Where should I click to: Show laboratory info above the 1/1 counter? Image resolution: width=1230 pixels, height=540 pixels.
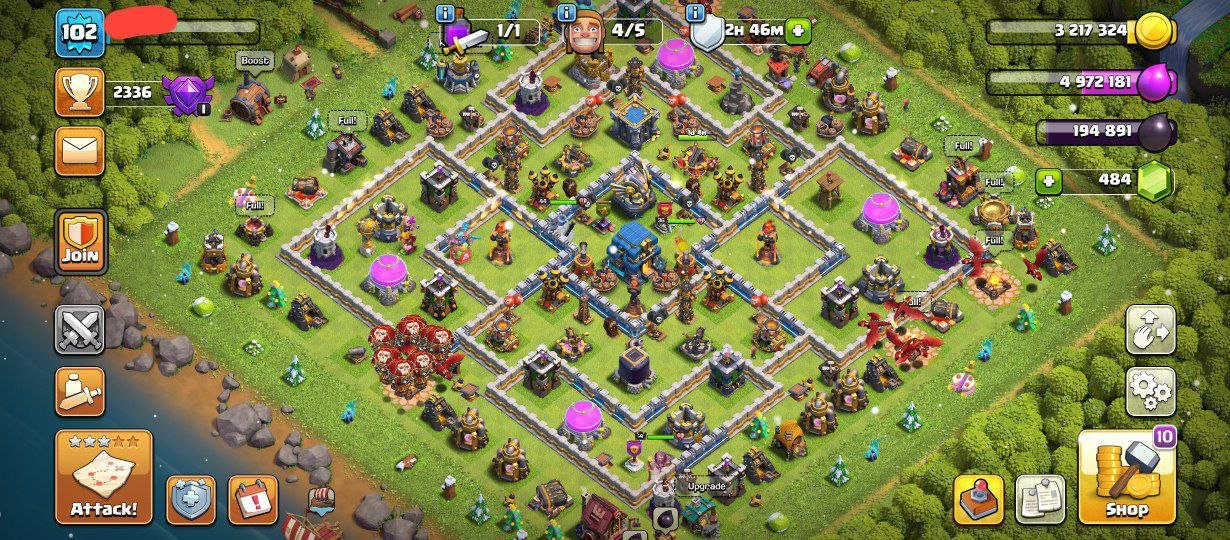[446, 13]
